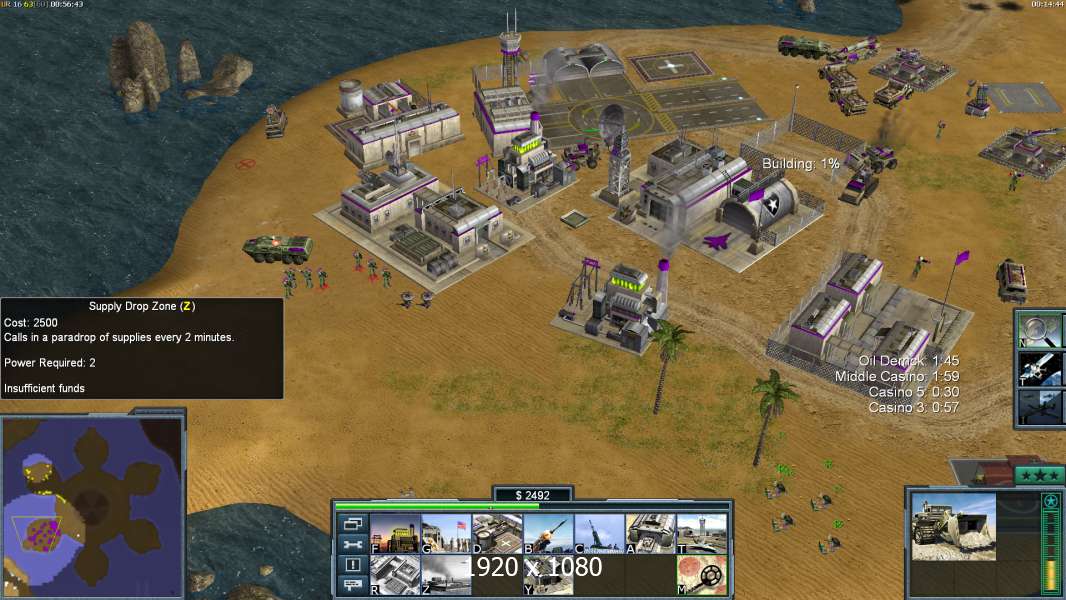Click the overlapping windows button
This screenshot has height=600, width=1066.
pos(352,523)
